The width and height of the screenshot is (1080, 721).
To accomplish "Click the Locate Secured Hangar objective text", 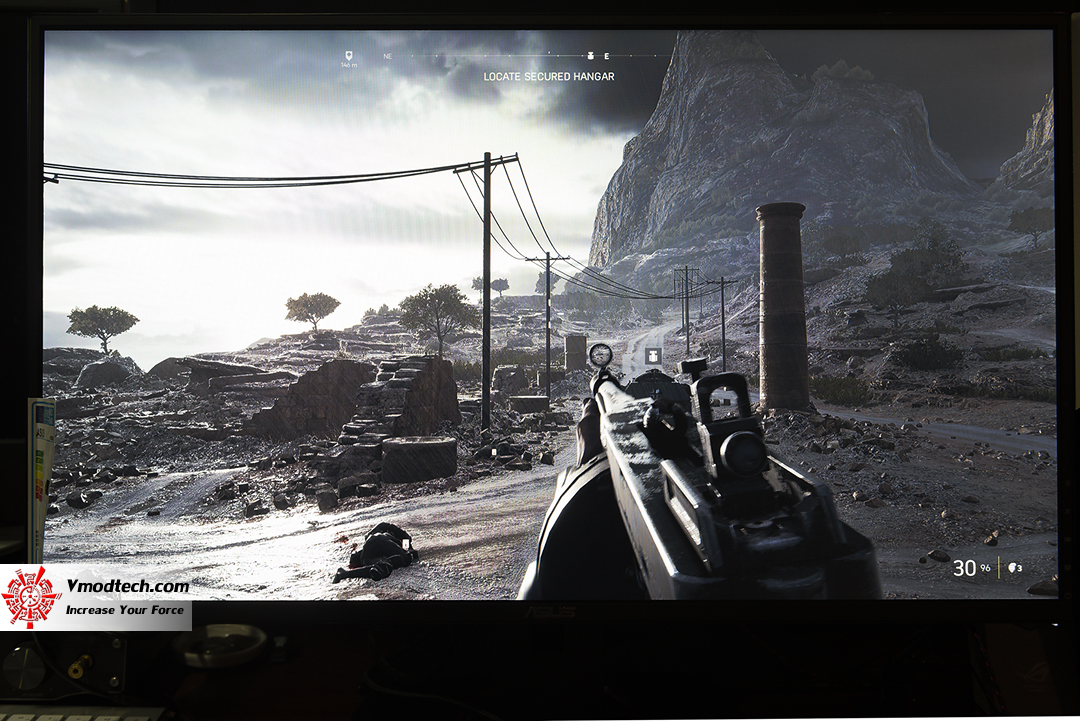I will coord(549,77).
